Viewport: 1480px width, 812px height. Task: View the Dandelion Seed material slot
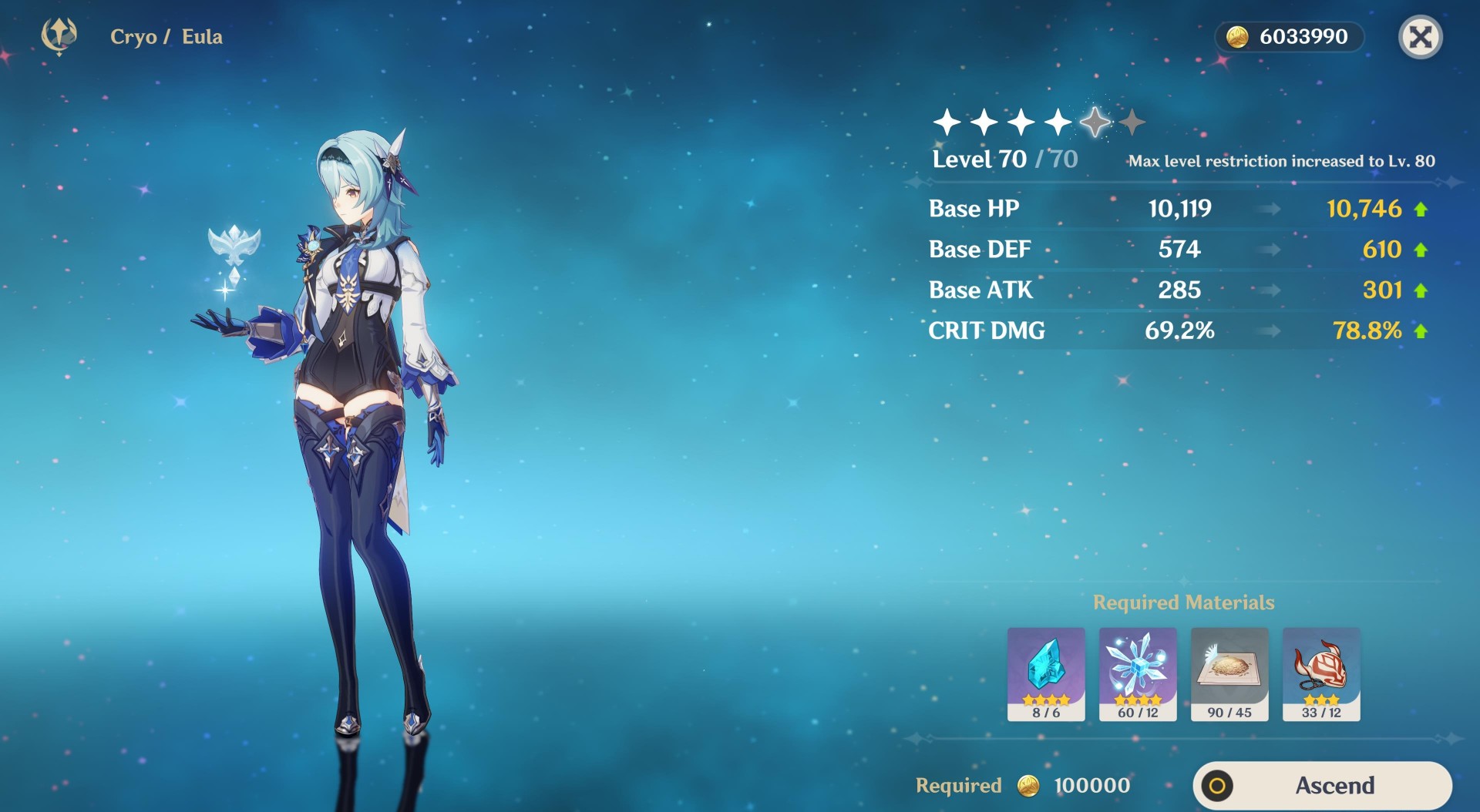[x=1229, y=674]
